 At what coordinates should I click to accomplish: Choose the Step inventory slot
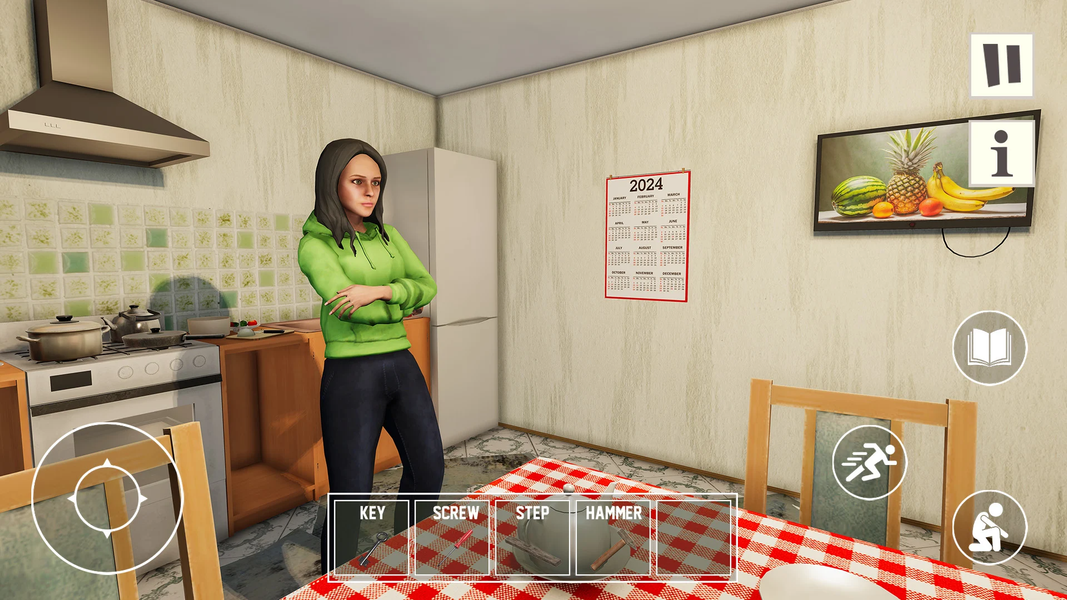pyautogui.click(x=533, y=537)
